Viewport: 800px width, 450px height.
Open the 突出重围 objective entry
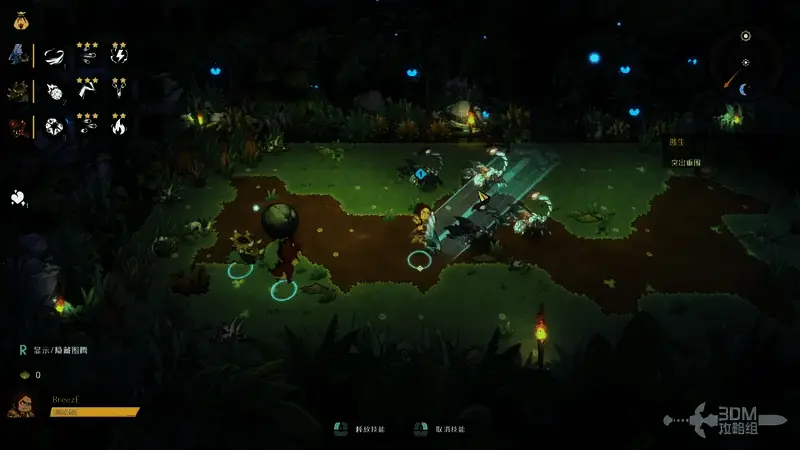point(685,163)
